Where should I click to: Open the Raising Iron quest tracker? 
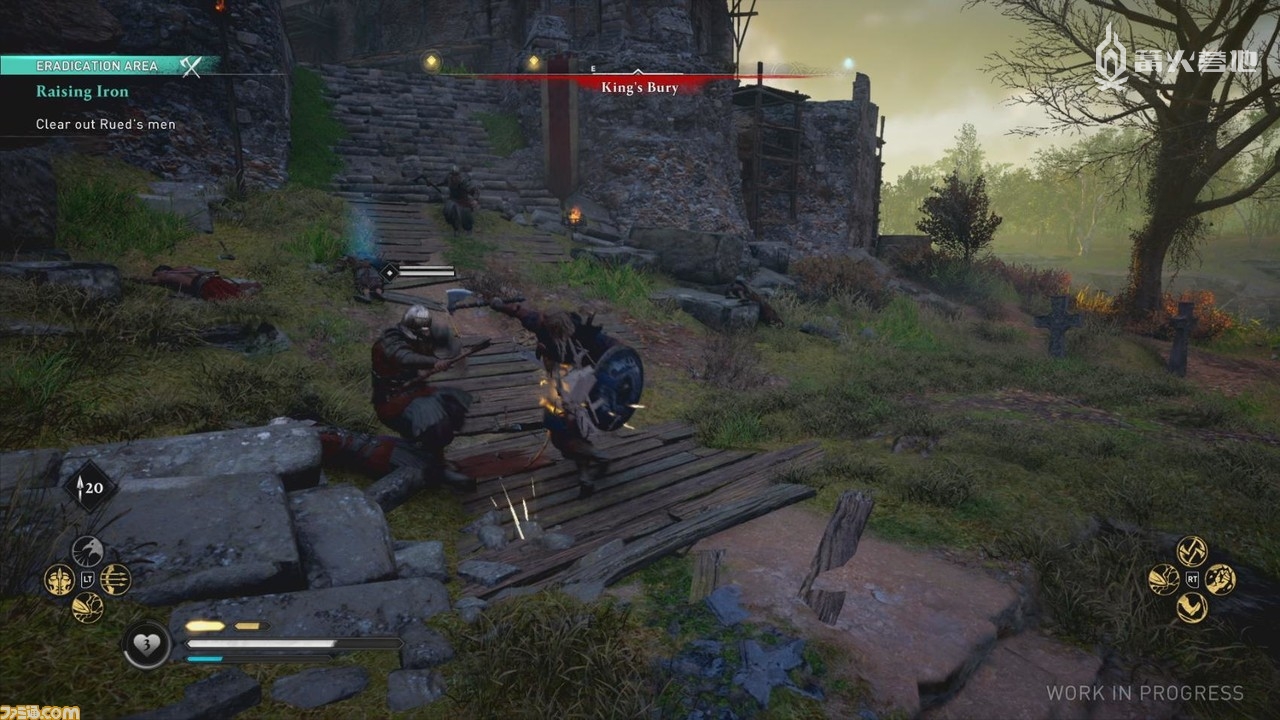82,92
